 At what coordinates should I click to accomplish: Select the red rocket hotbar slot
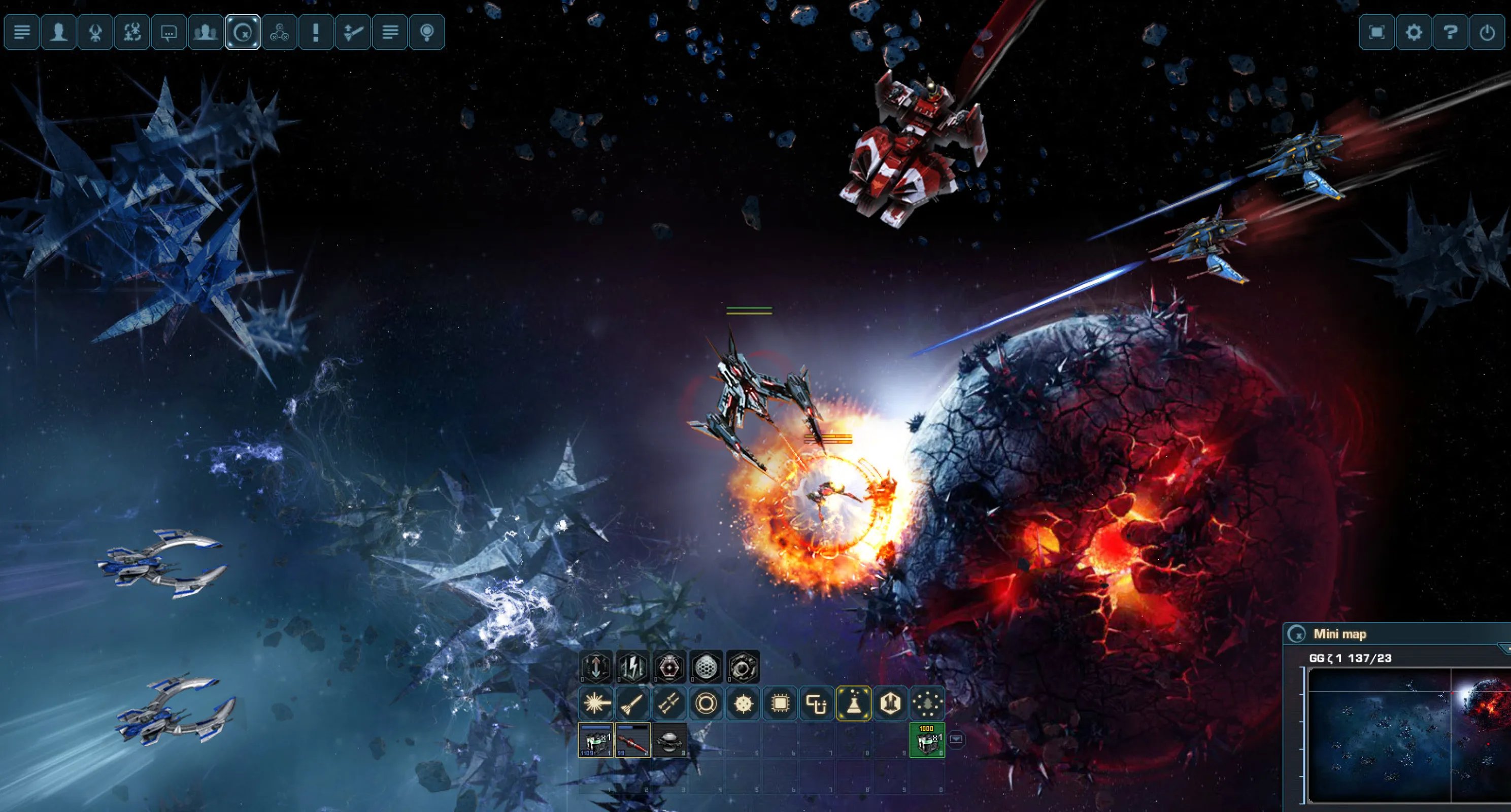632,740
